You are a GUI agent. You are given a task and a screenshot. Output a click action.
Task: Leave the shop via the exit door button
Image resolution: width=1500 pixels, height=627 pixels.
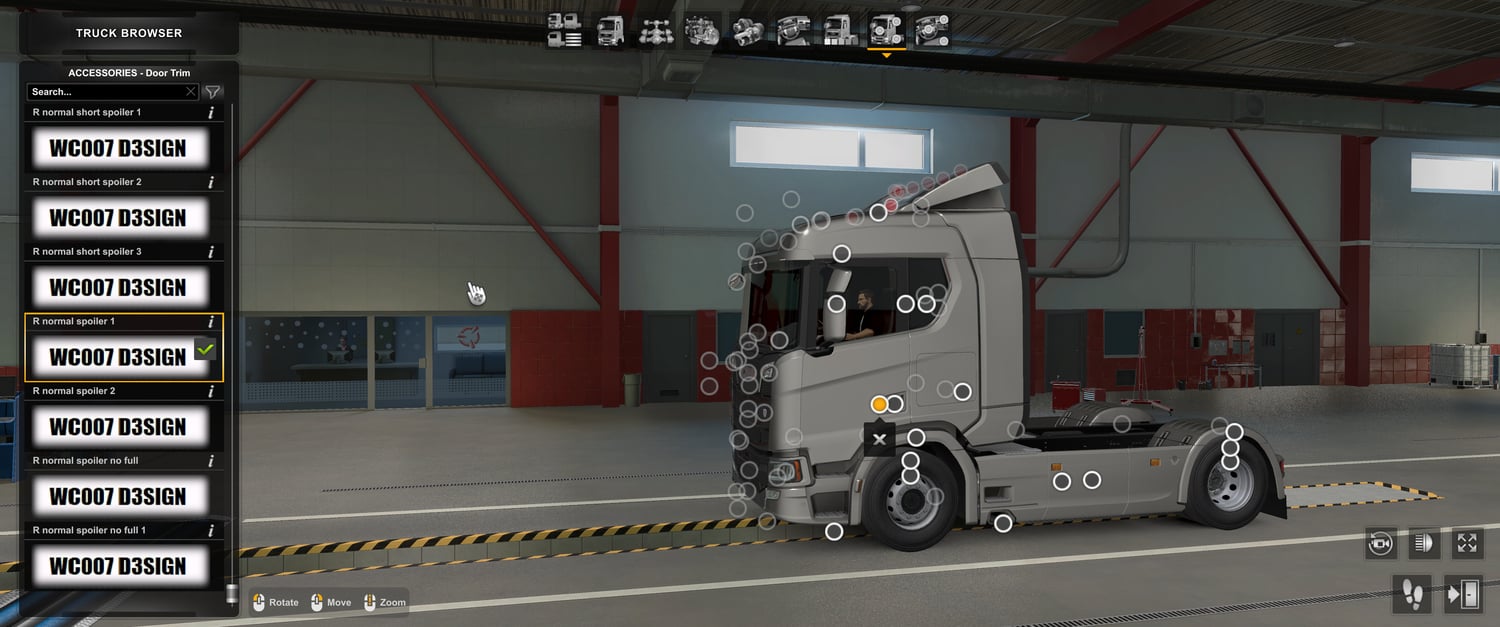1463,595
